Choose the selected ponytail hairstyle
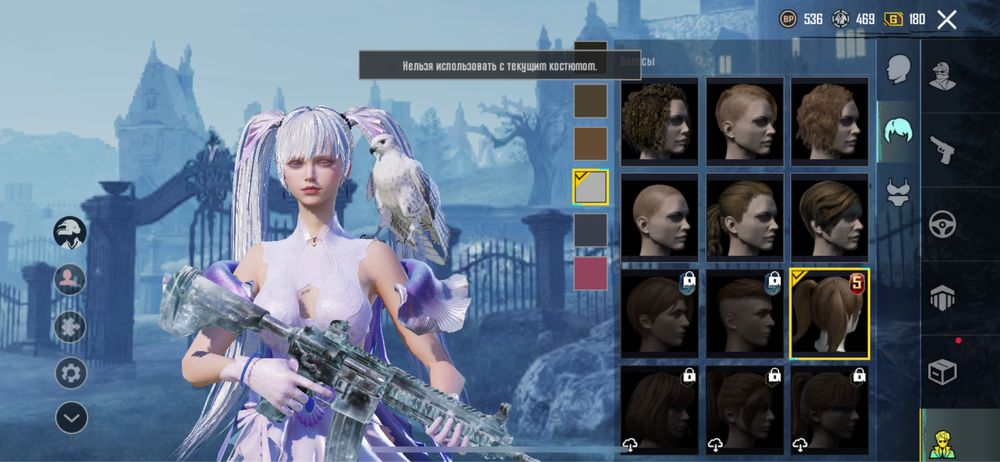Screen dimensions: 1000x462 click(x=830, y=313)
